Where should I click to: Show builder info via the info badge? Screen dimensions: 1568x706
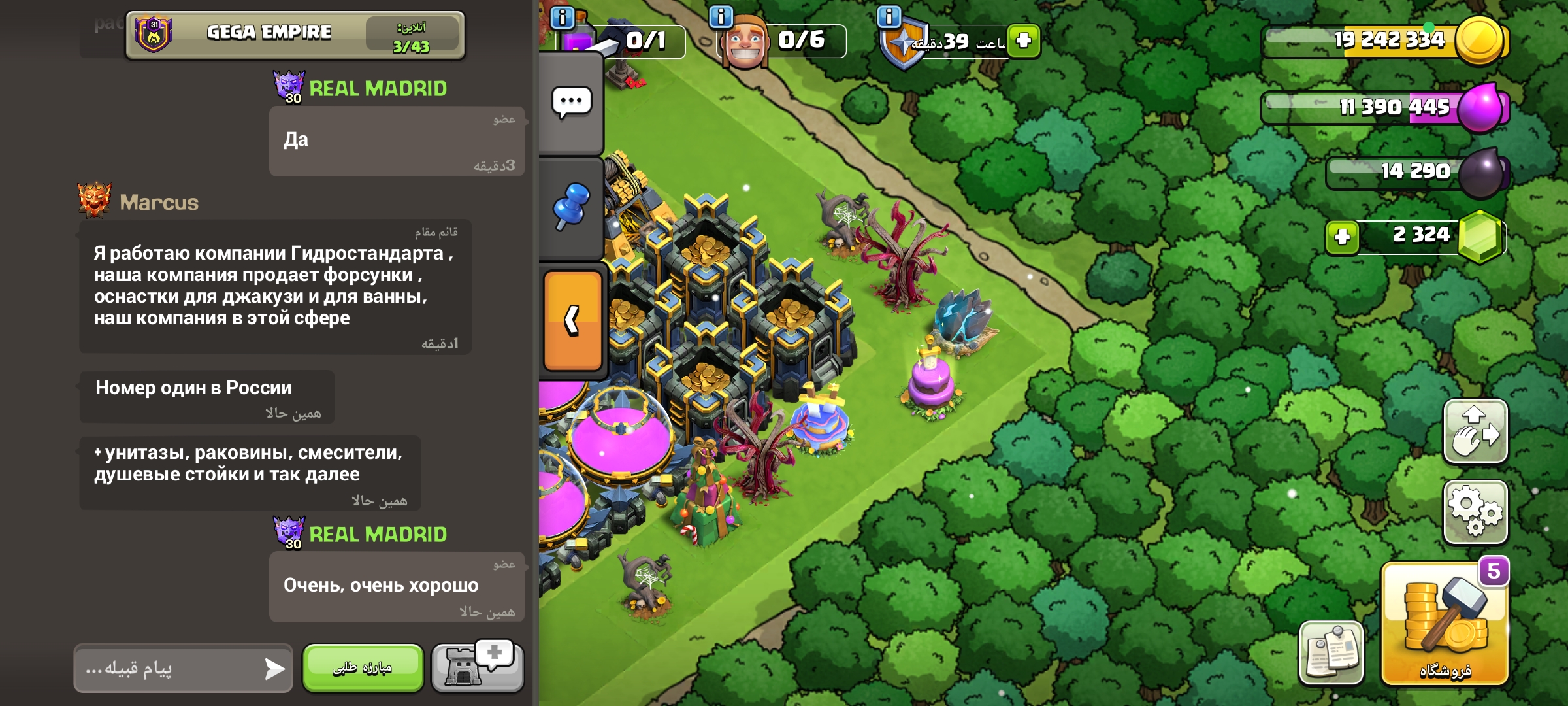(x=721, y=16)
